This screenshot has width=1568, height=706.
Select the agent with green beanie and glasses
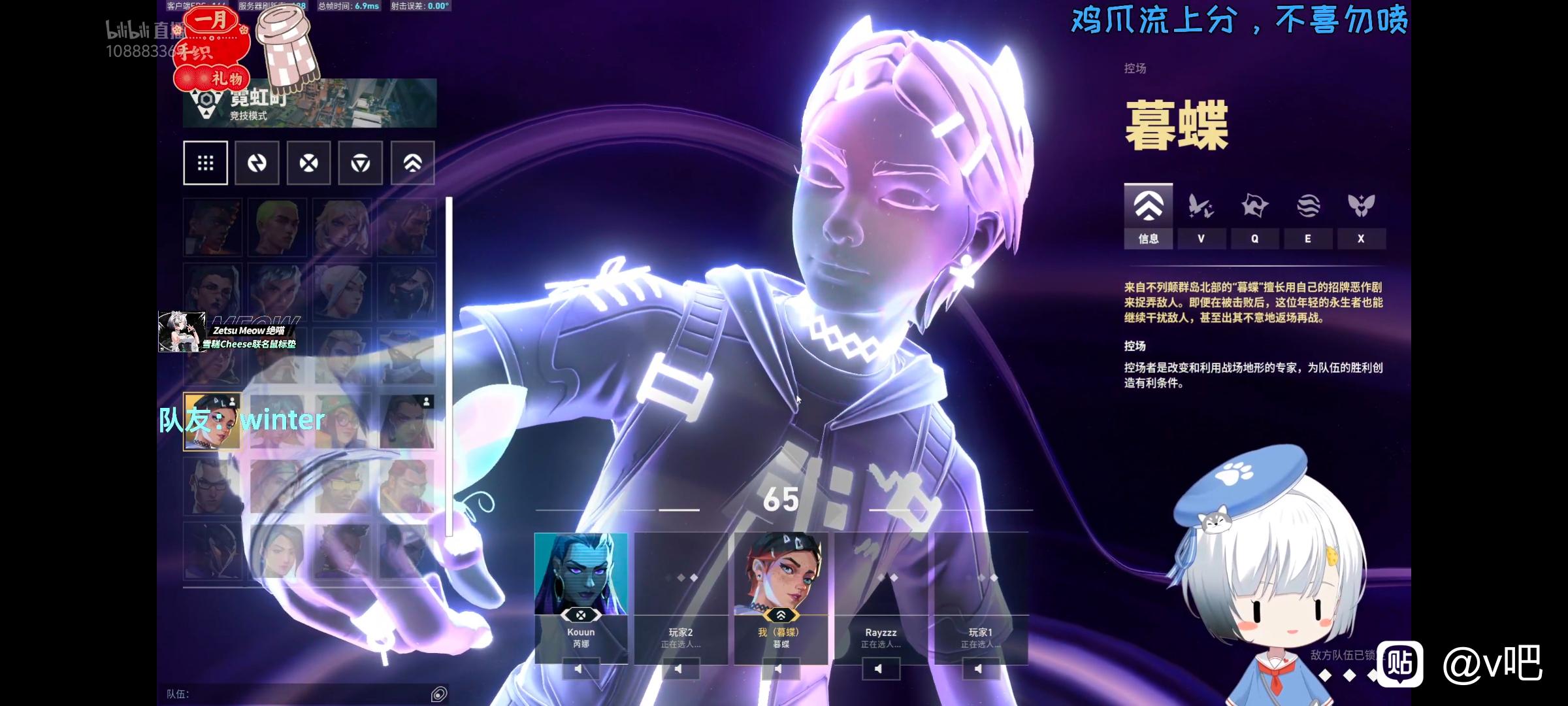coord(342,422)
